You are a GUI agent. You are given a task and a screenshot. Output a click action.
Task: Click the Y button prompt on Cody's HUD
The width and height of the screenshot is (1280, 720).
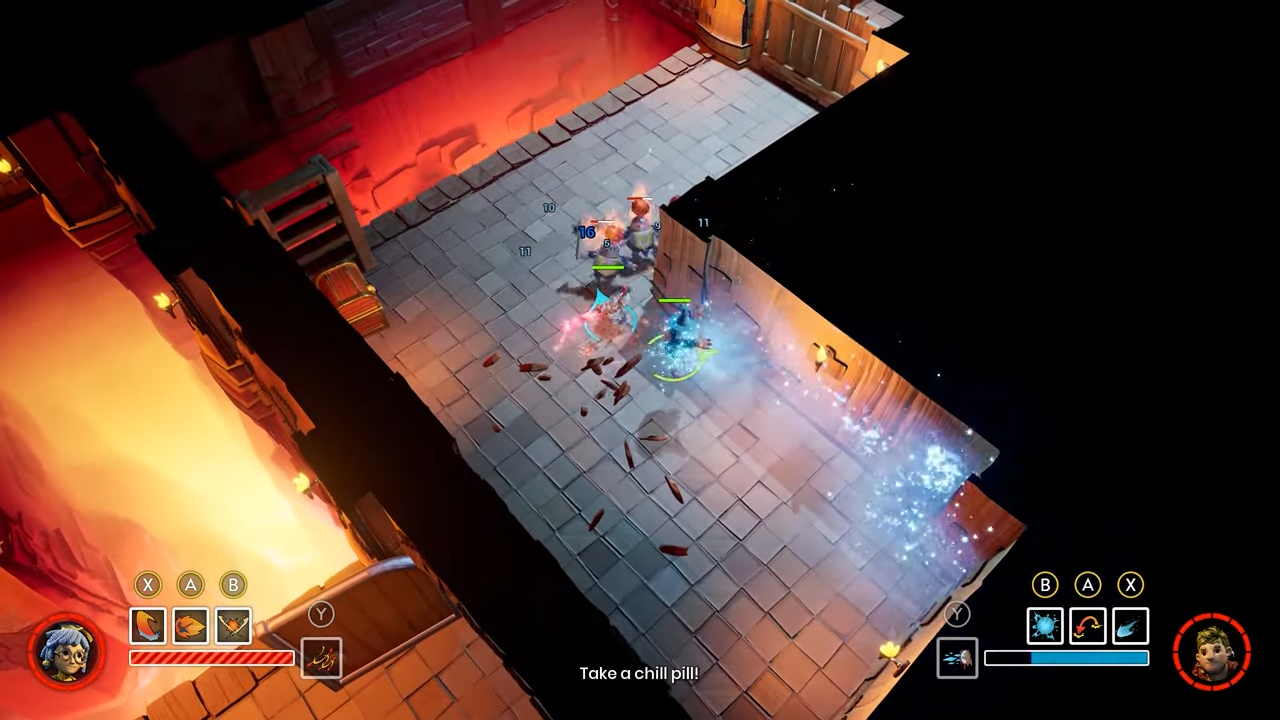pyautogui.click(x=957, y=613)
